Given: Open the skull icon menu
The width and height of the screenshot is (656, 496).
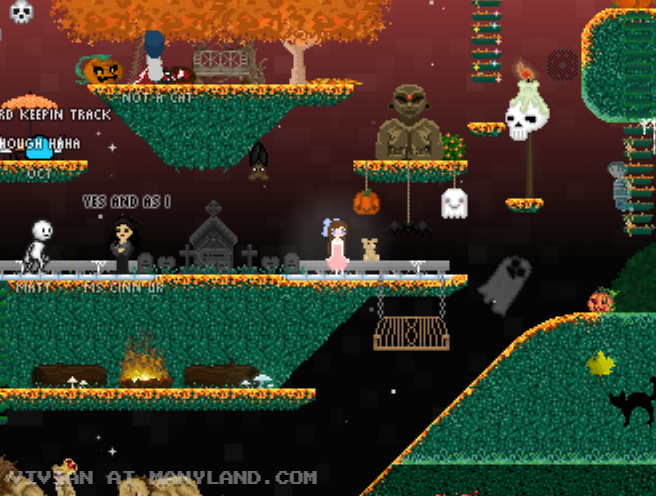Looking at the screenshot, I should coord(20,11).
